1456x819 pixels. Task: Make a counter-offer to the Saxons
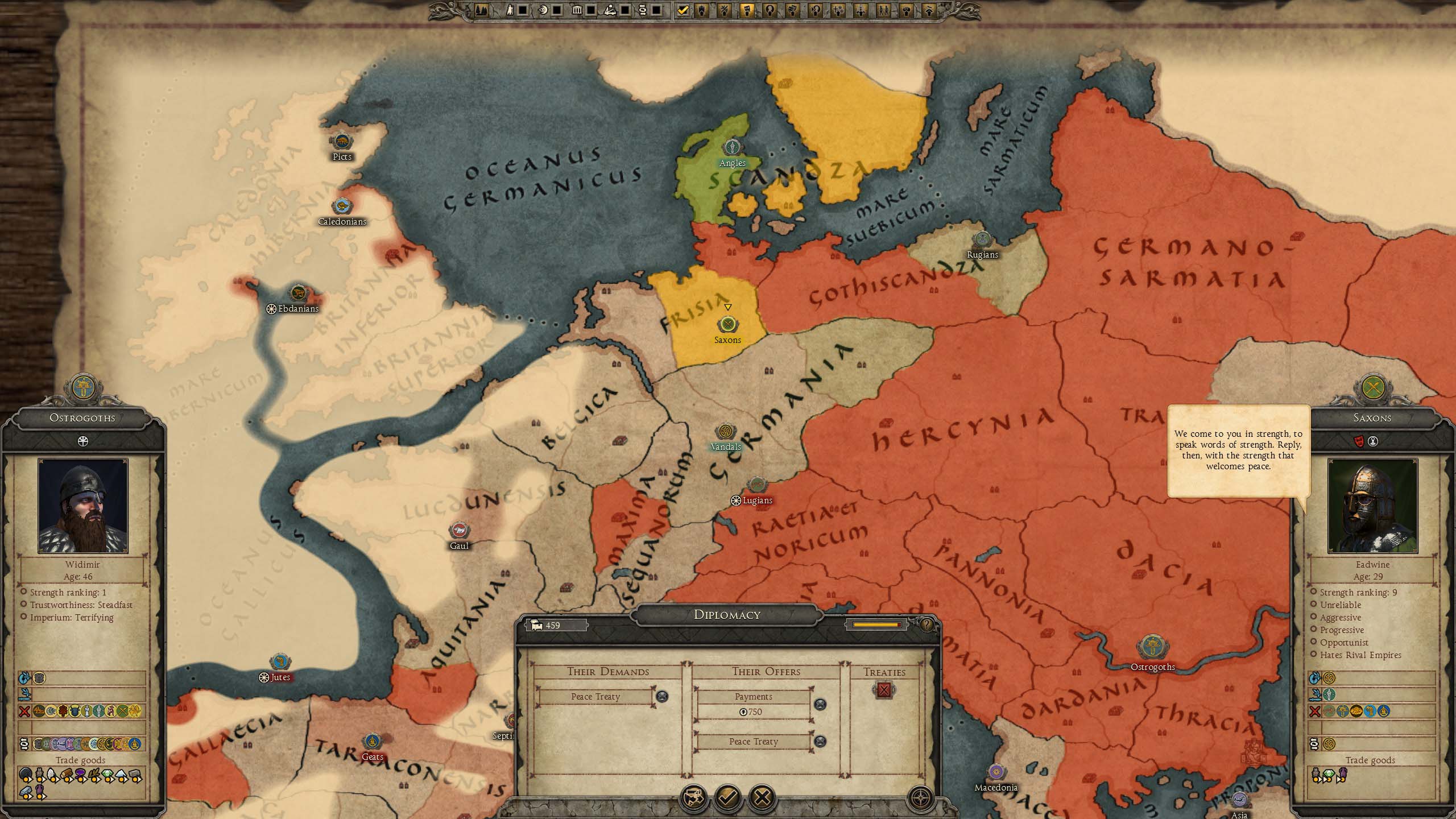(694, 797)
